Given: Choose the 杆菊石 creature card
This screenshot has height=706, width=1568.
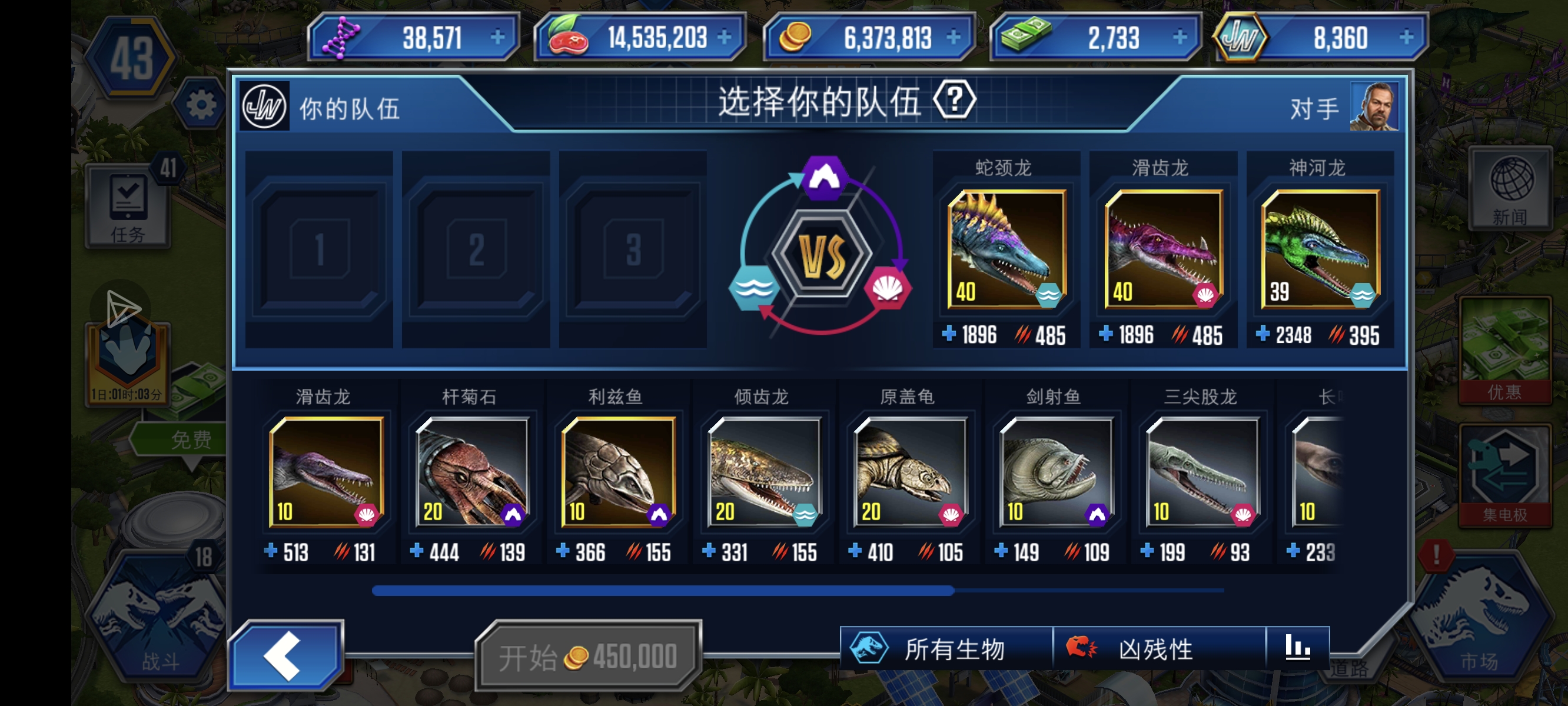Looking at the screenshot, I should [471, 472].
